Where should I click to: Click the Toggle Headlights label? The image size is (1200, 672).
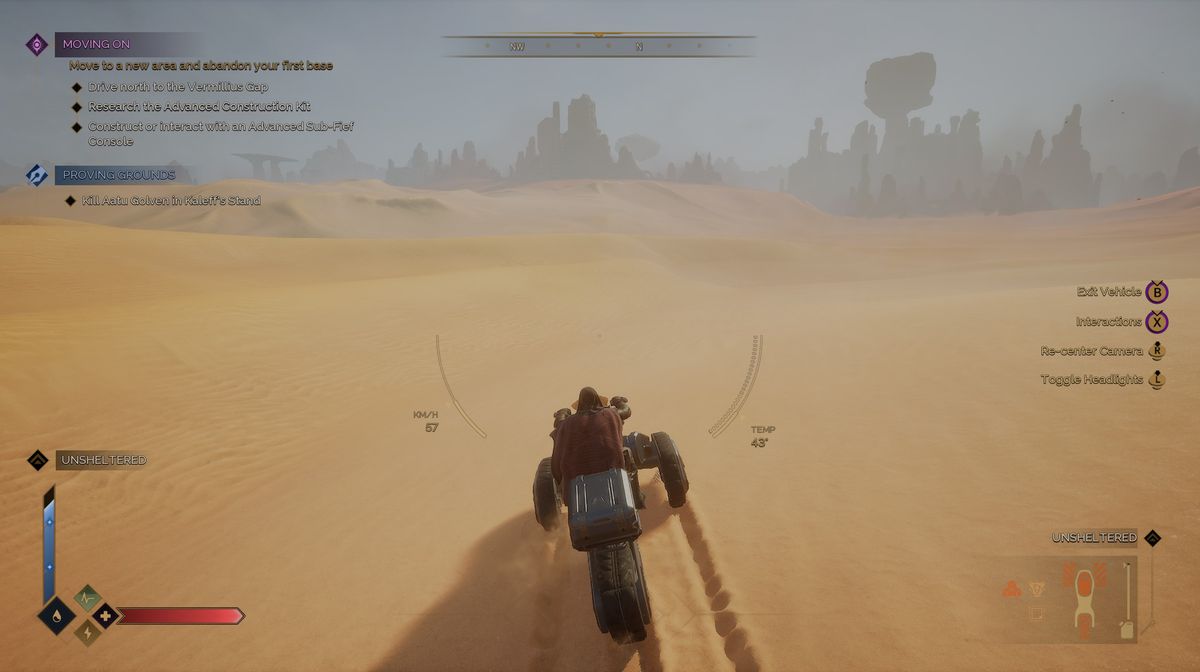click(1091, 380)
